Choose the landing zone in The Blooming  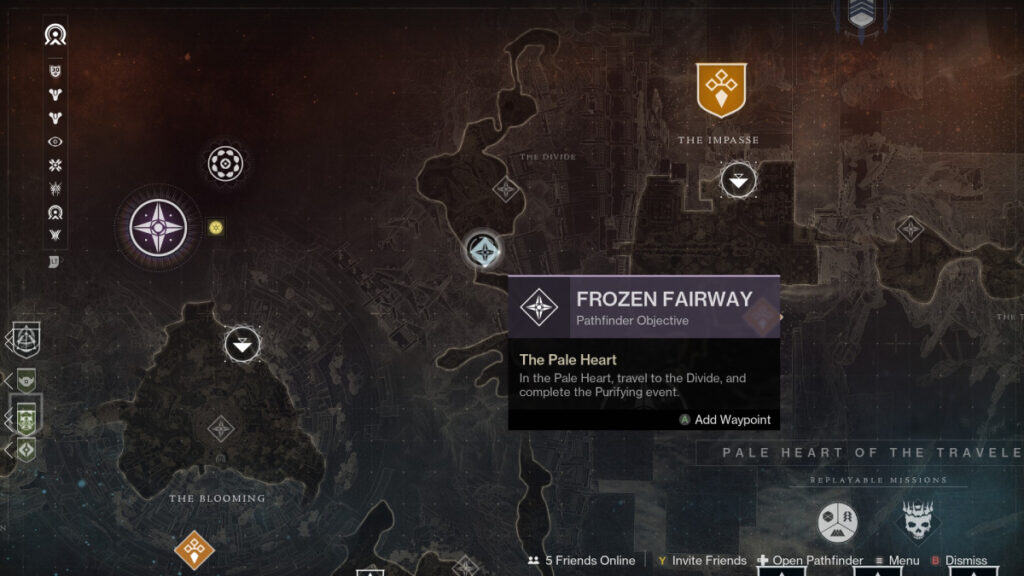pos(241,345)
